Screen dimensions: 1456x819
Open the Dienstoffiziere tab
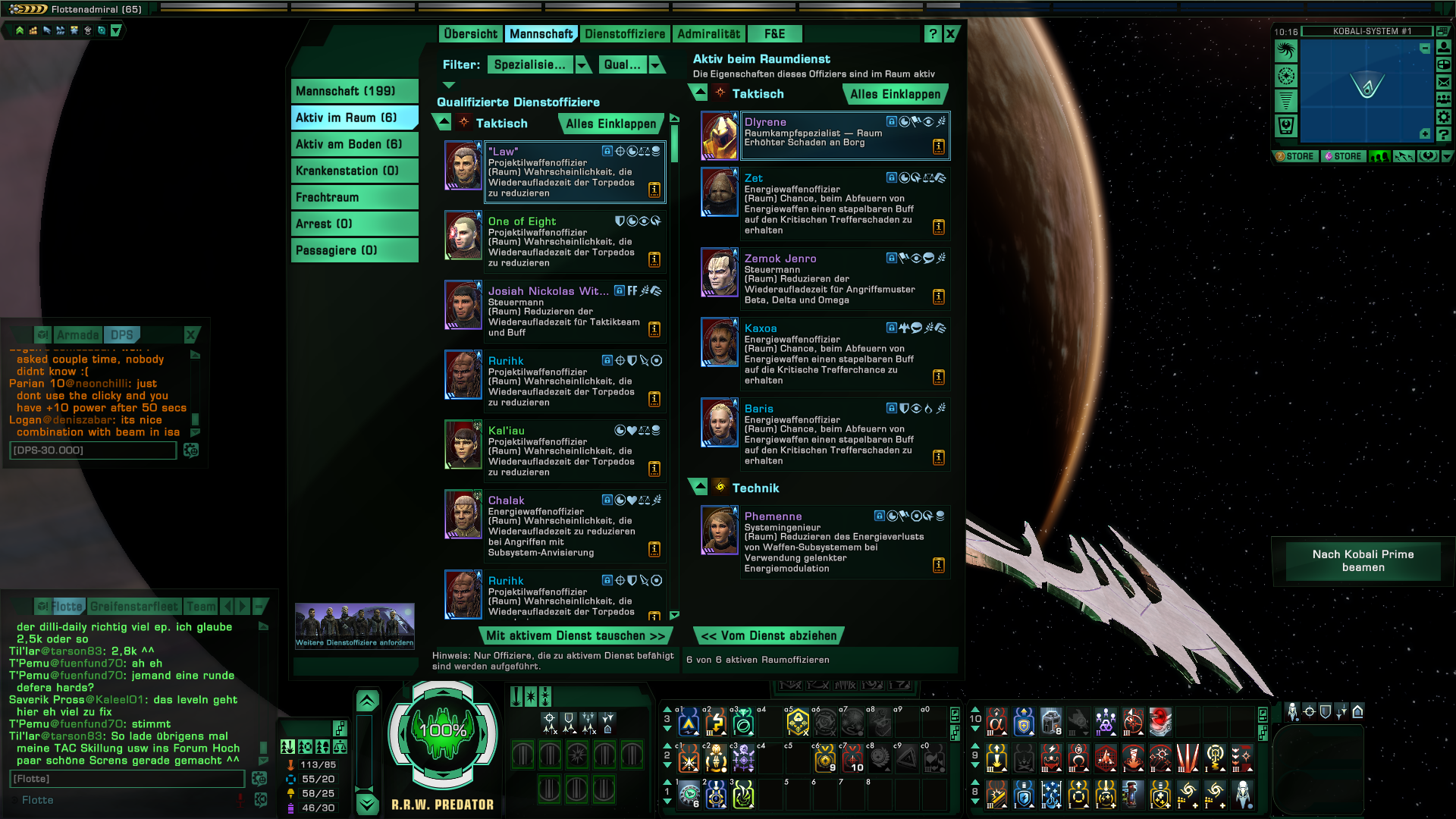[x=624, y=34]
